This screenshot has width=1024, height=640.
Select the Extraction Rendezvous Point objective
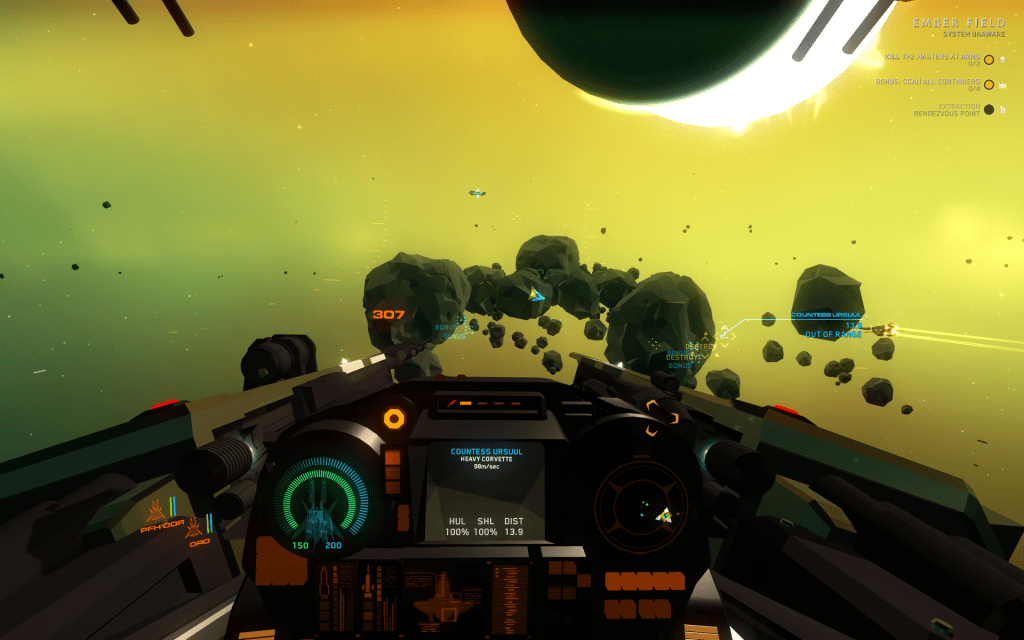click(x=945, y=109)
